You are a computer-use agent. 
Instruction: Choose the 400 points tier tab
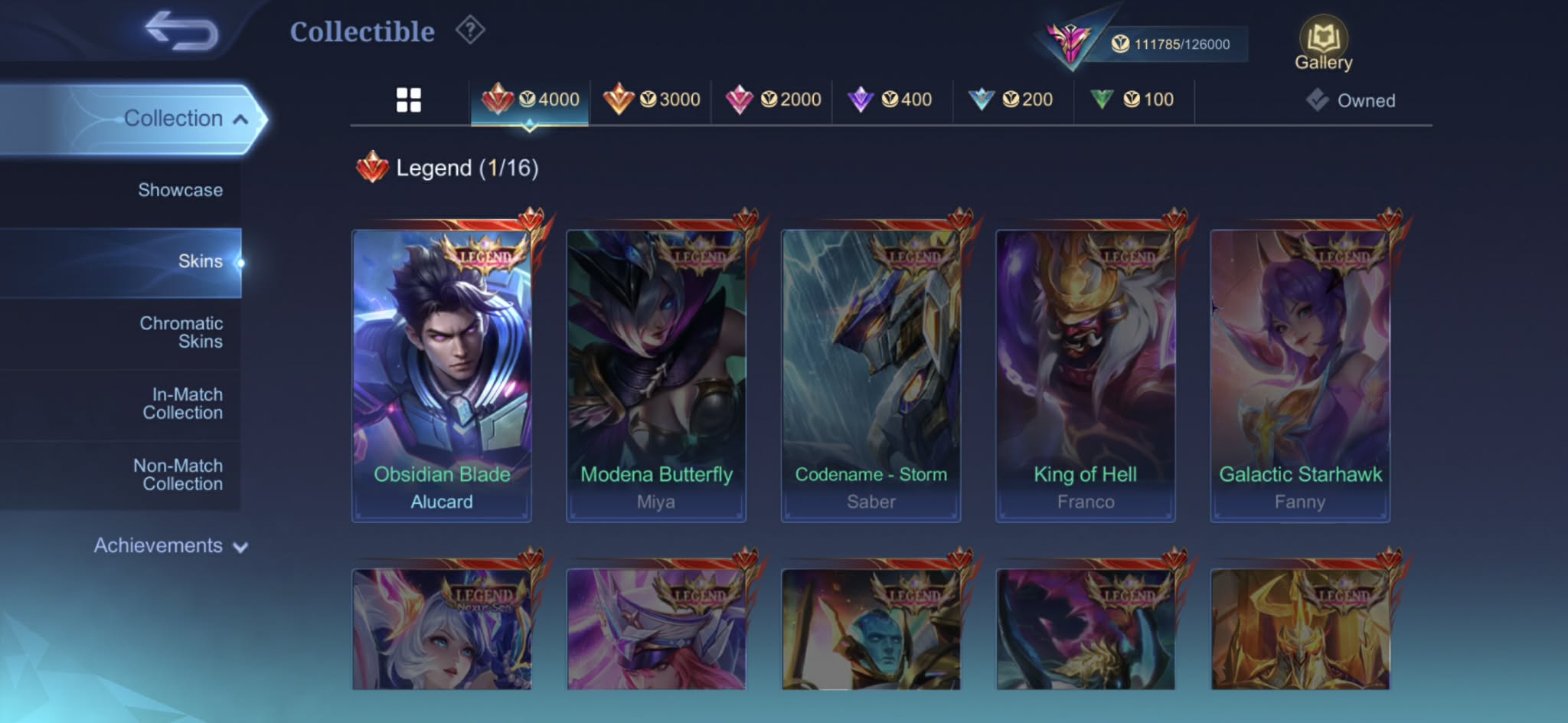(x=890, y=100)
